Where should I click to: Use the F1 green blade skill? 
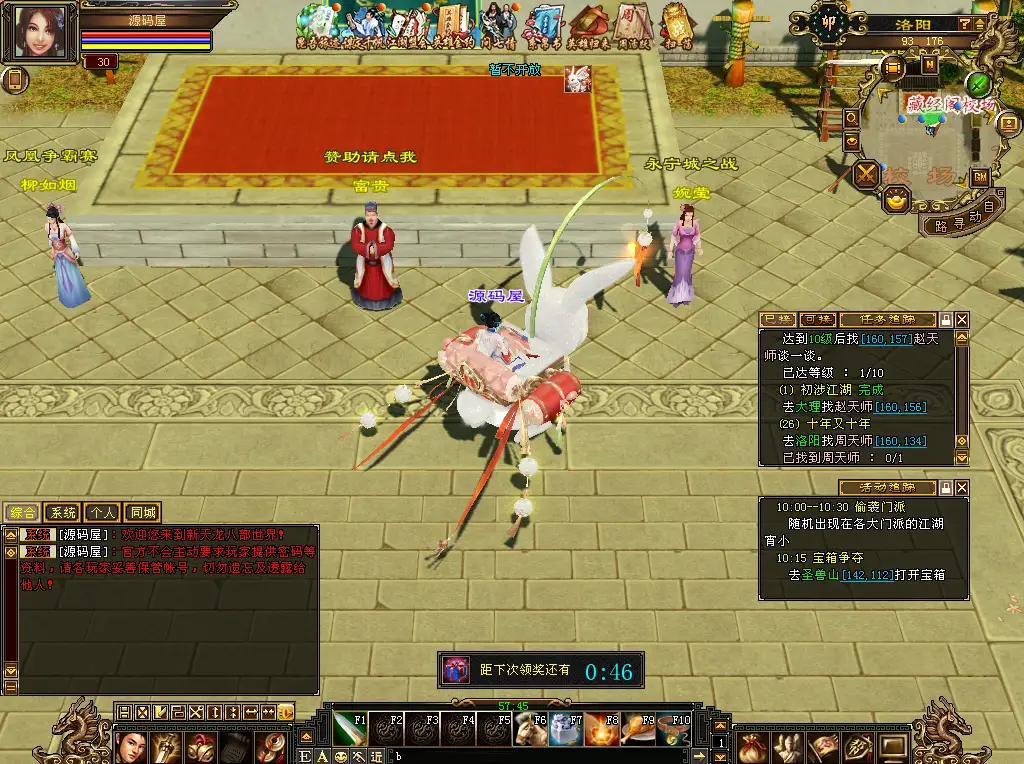(352, 729)
